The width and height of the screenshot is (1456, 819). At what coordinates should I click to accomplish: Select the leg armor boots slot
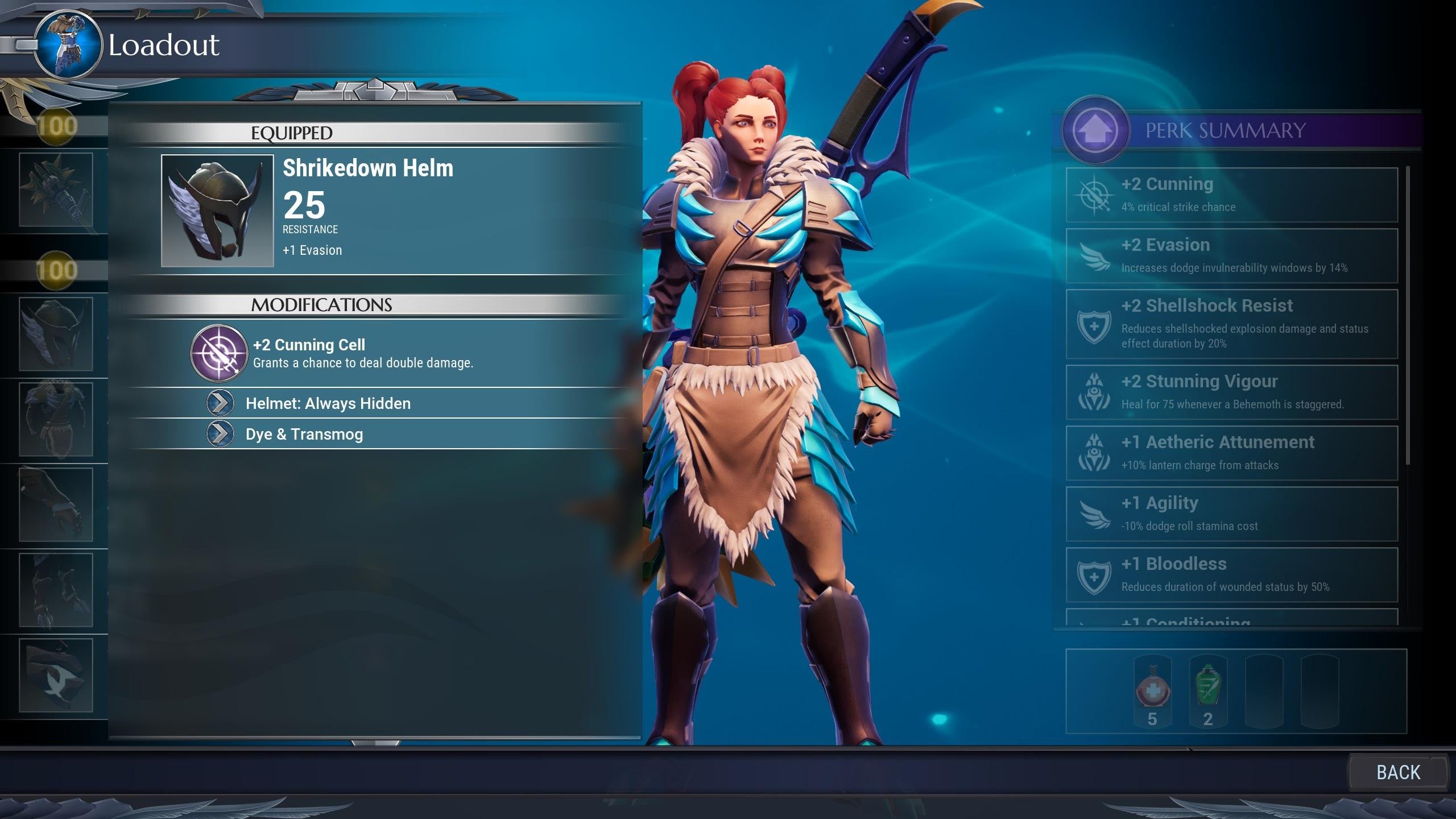56,590
